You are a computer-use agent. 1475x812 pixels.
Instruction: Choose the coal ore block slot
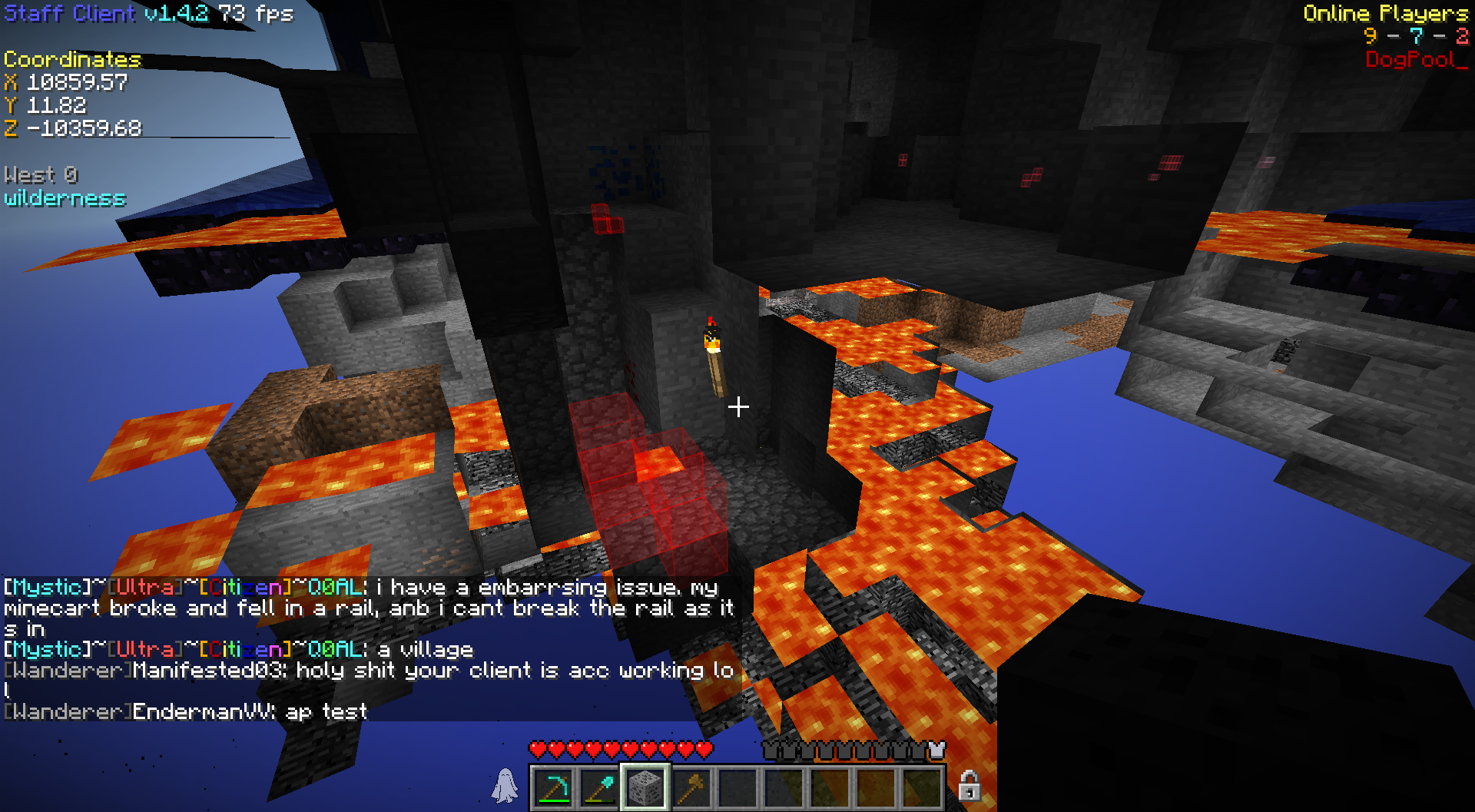[645, 787]
